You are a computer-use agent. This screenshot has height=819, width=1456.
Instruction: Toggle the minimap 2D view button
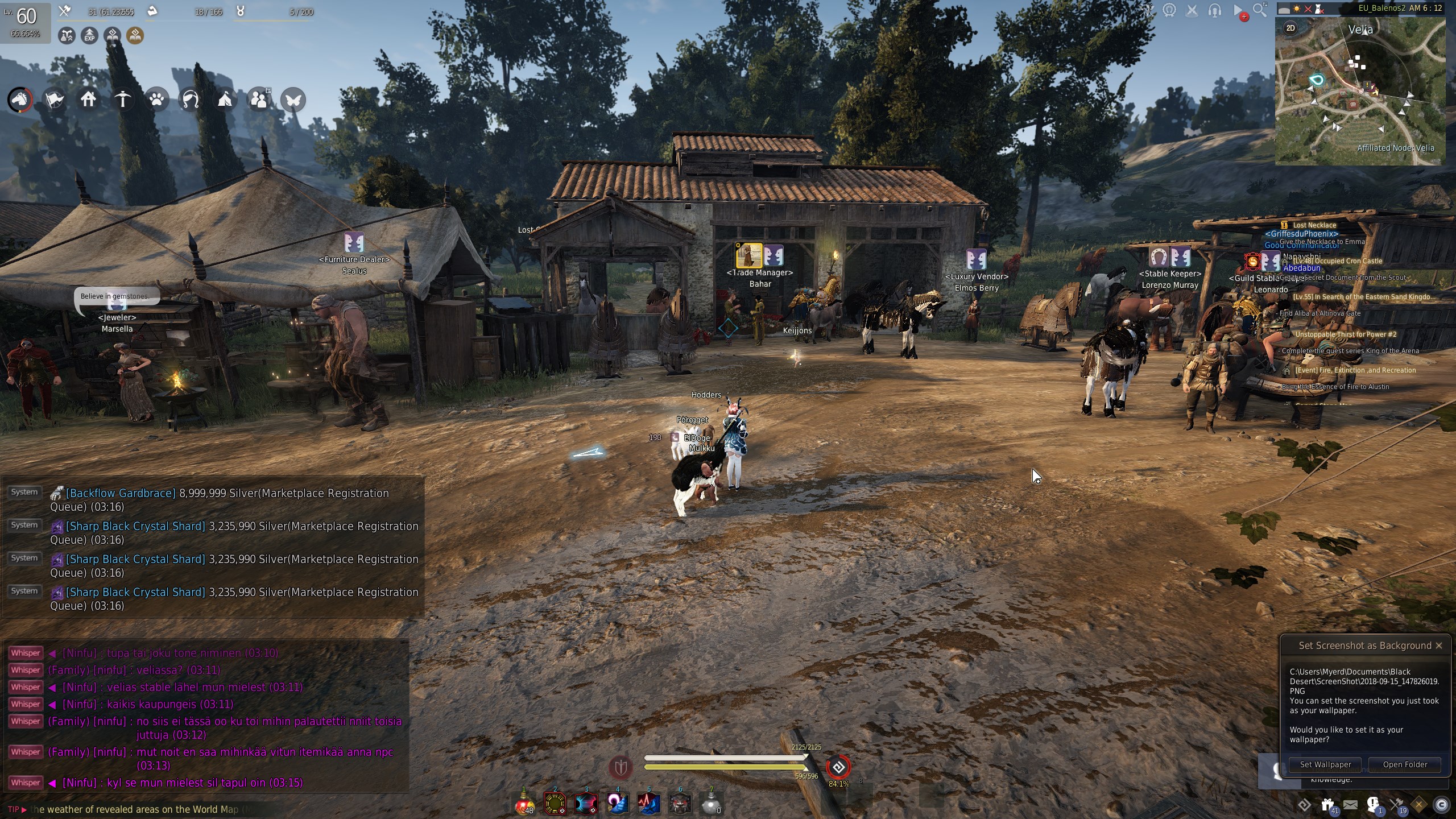tap(1290, 28)
